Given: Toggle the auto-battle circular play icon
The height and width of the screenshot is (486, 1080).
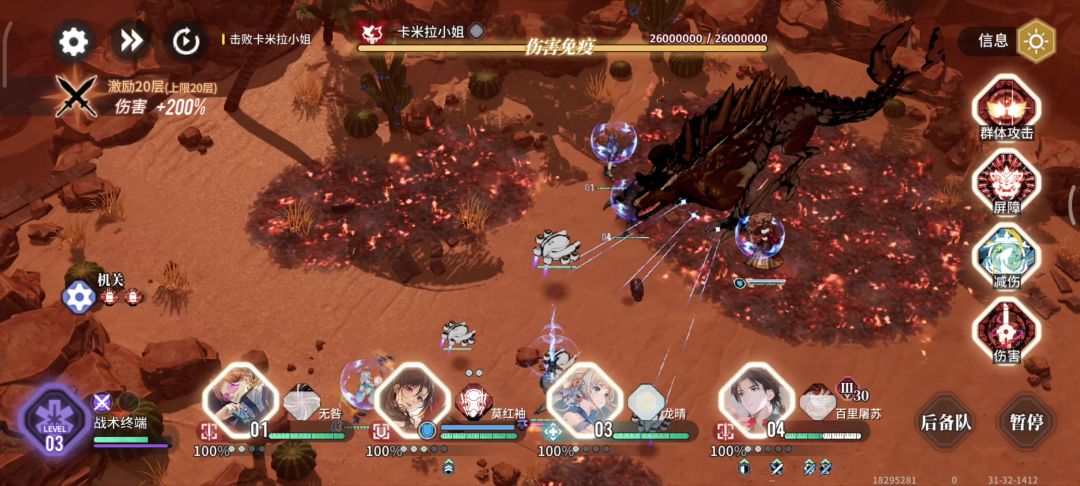Looking at the screenshot, I should 186,41.
